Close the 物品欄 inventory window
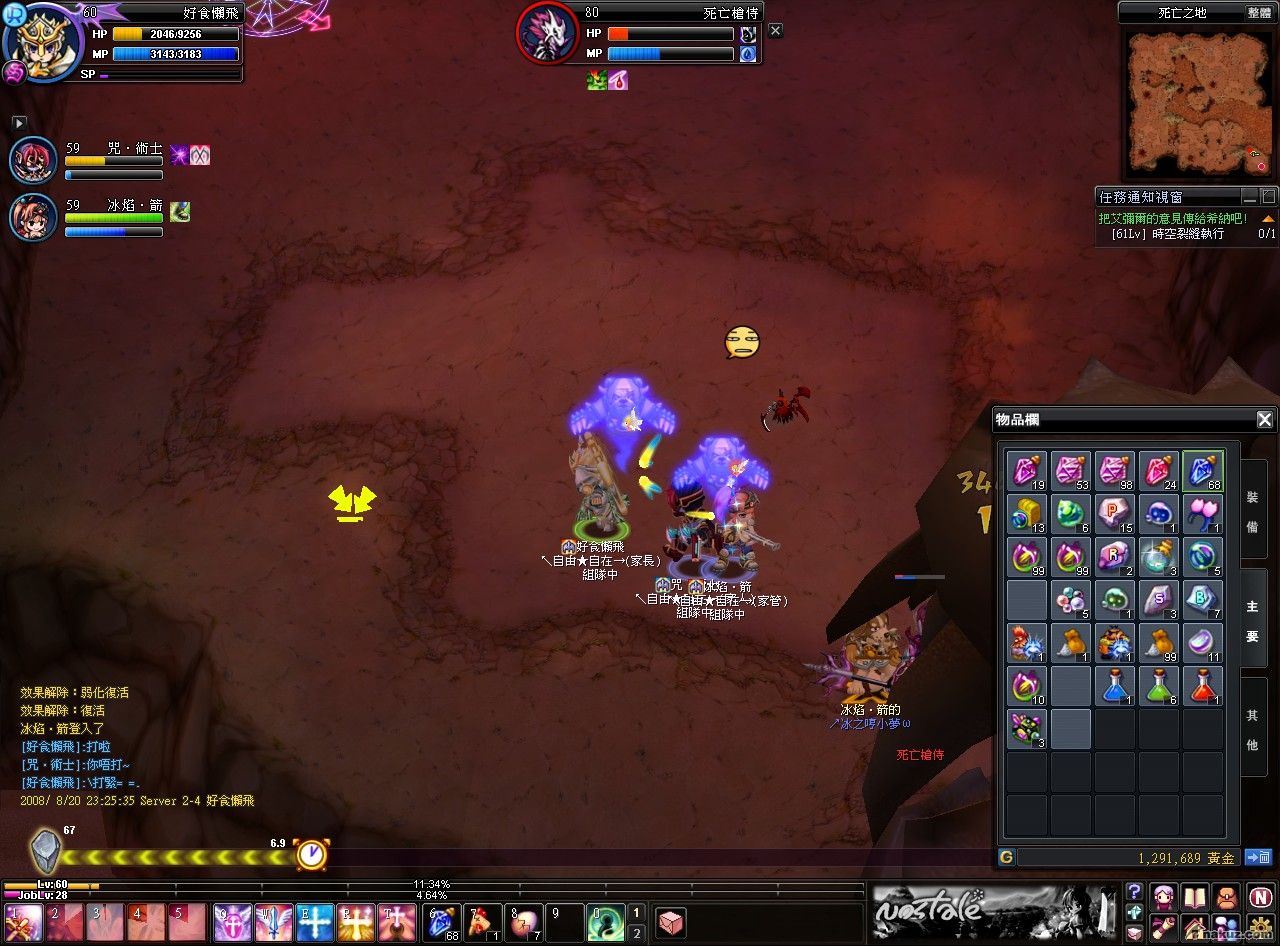The image size is (1280, 946). (x=1264, y=420)
